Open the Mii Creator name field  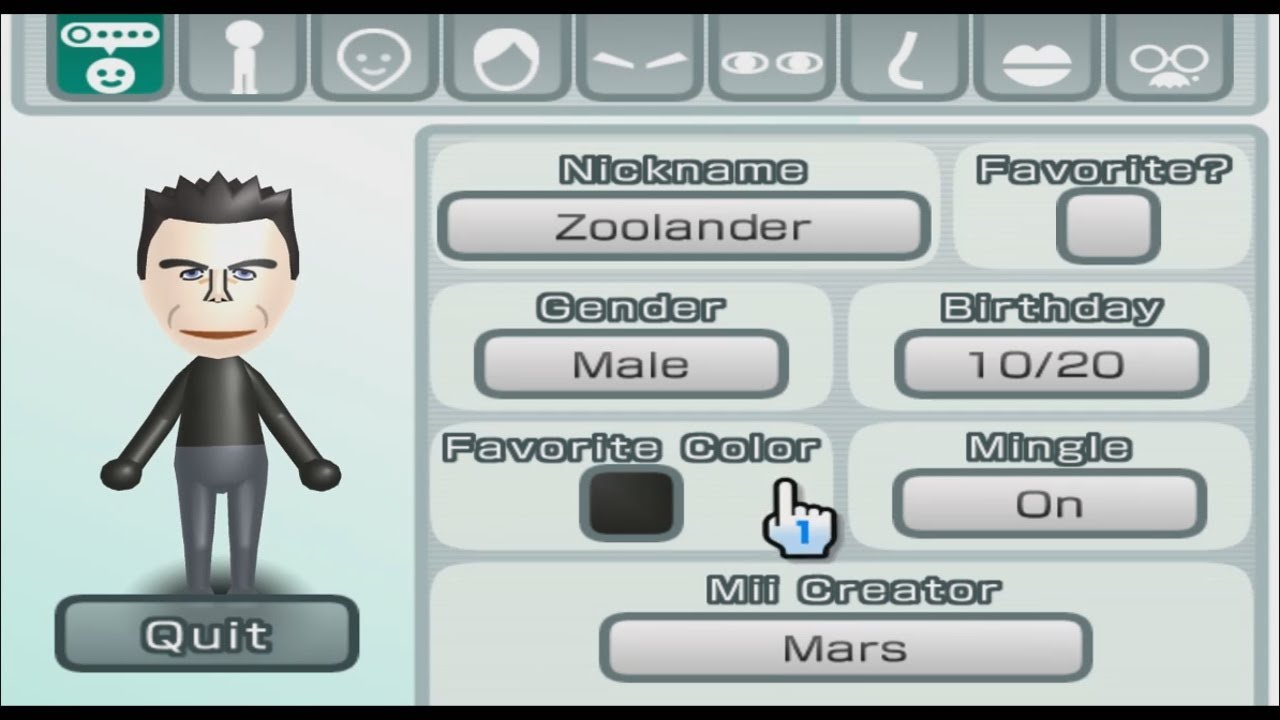coord(845,647)
